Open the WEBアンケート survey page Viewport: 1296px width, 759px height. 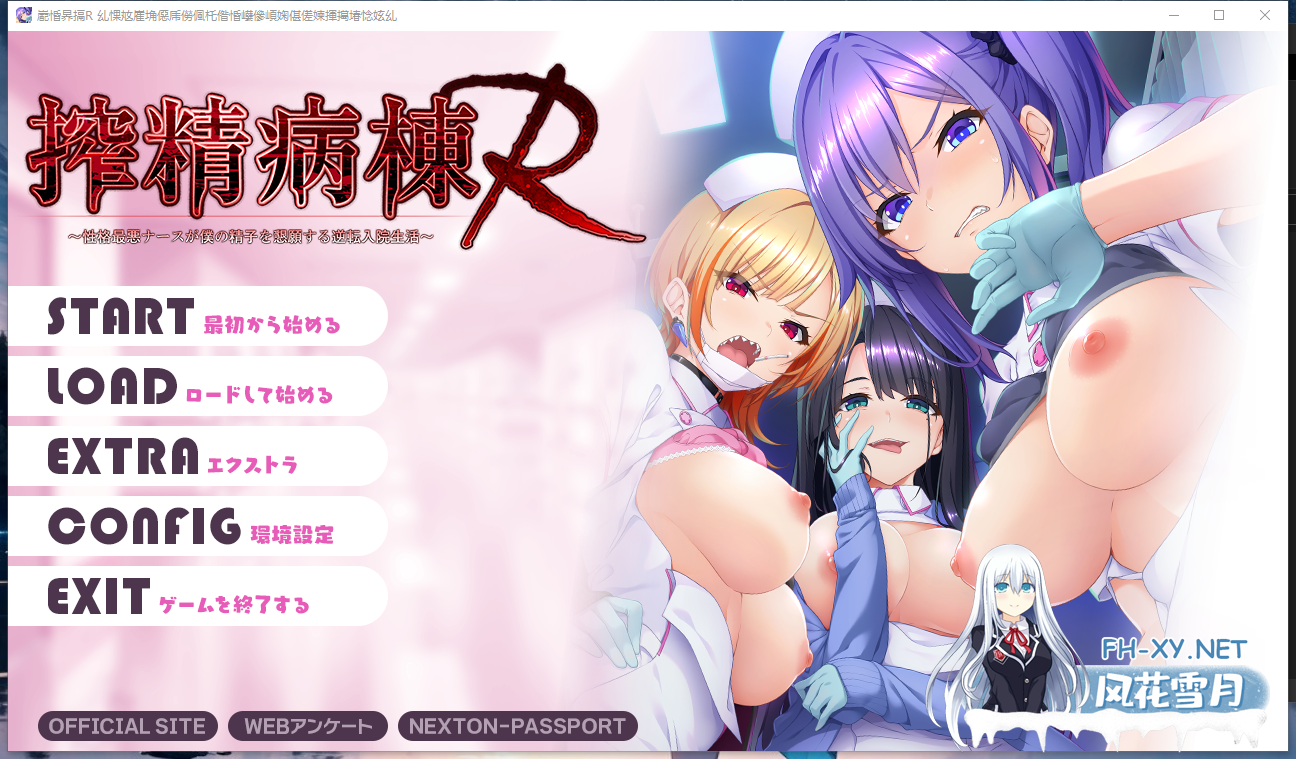[x=306, y=726]
